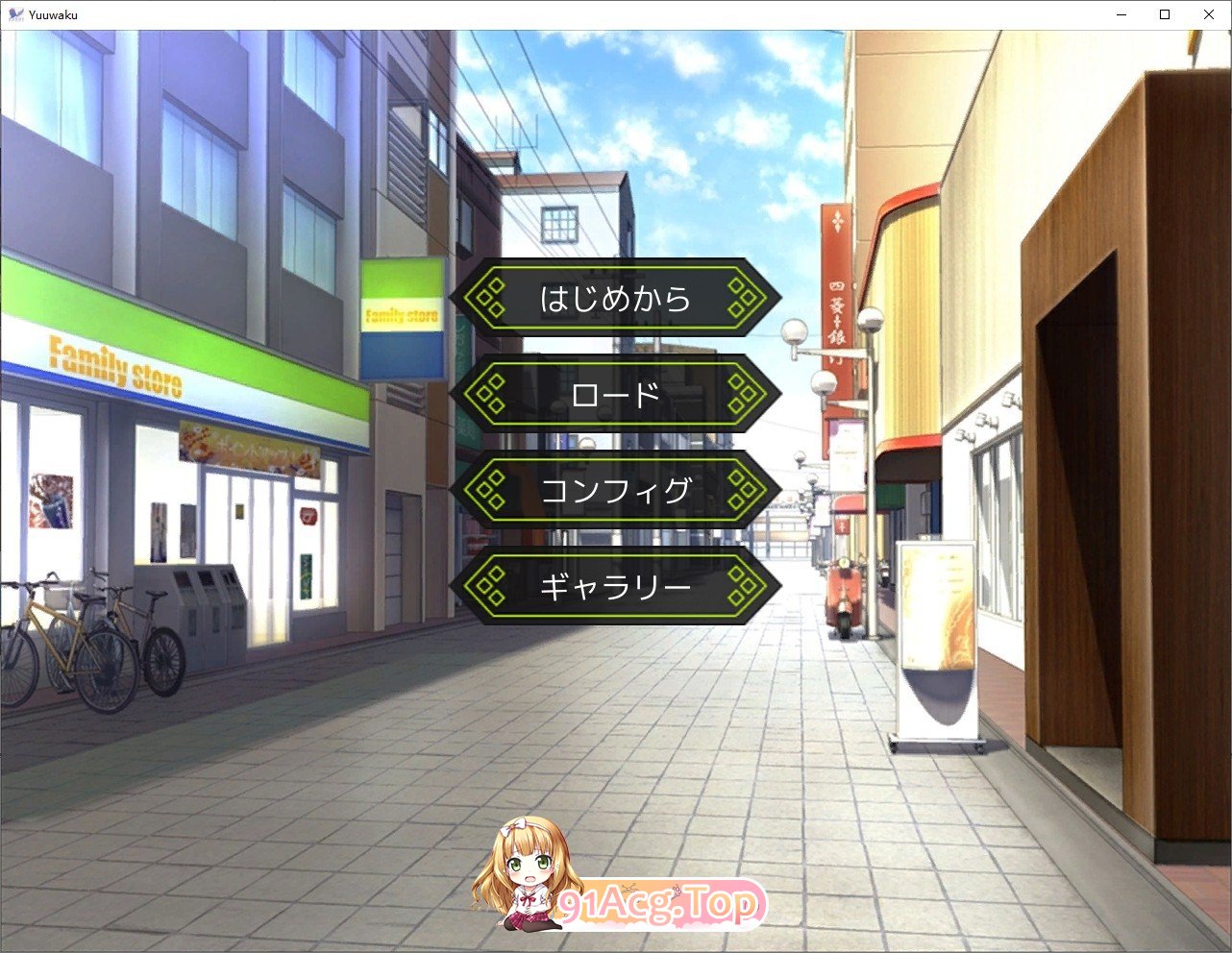This screenshot has height=953, width=1232.
Task: Click the left diamond ornament on コンフィグ banner
Action: point(492,490)
